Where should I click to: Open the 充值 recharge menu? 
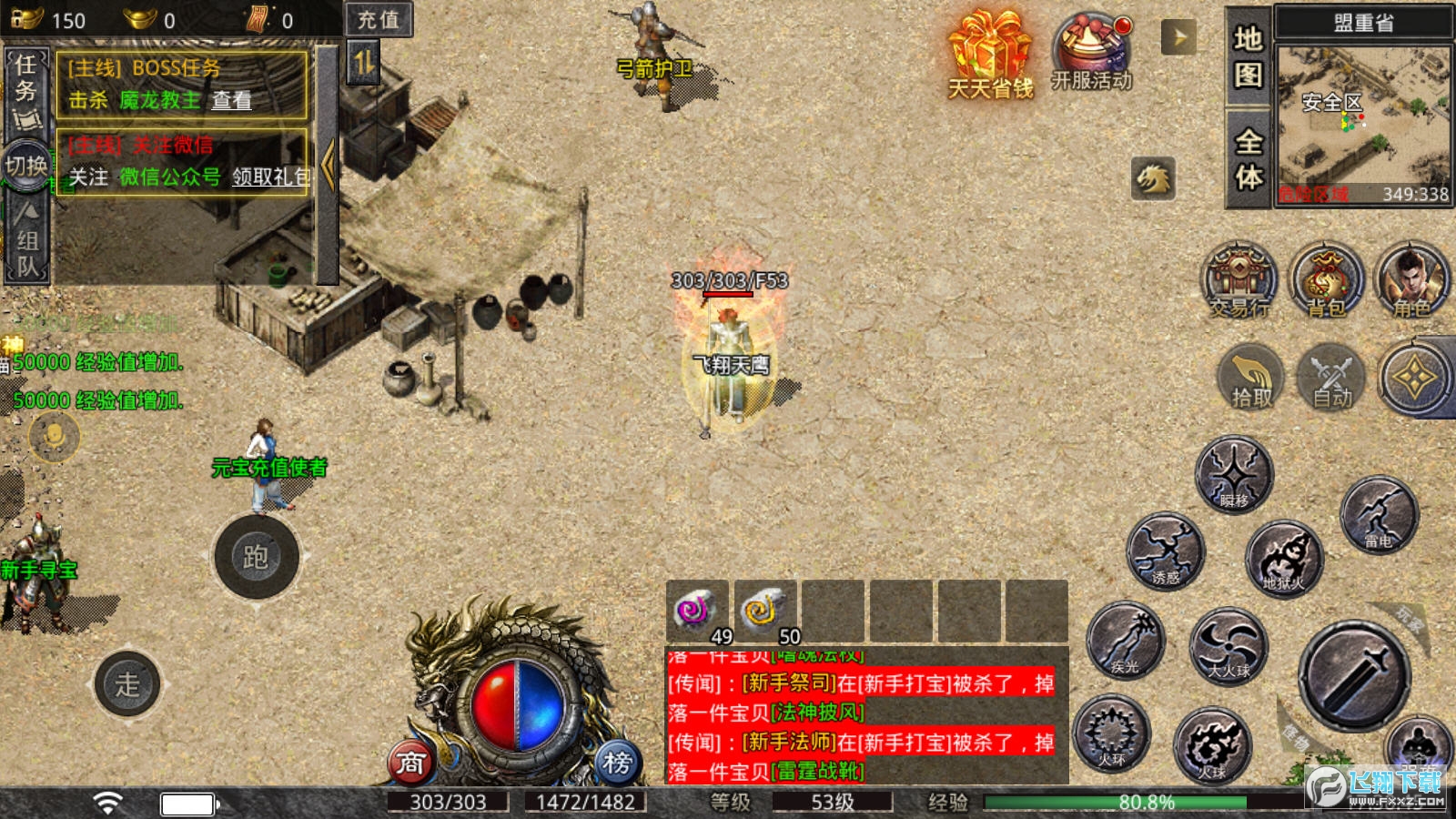[379, 20]
